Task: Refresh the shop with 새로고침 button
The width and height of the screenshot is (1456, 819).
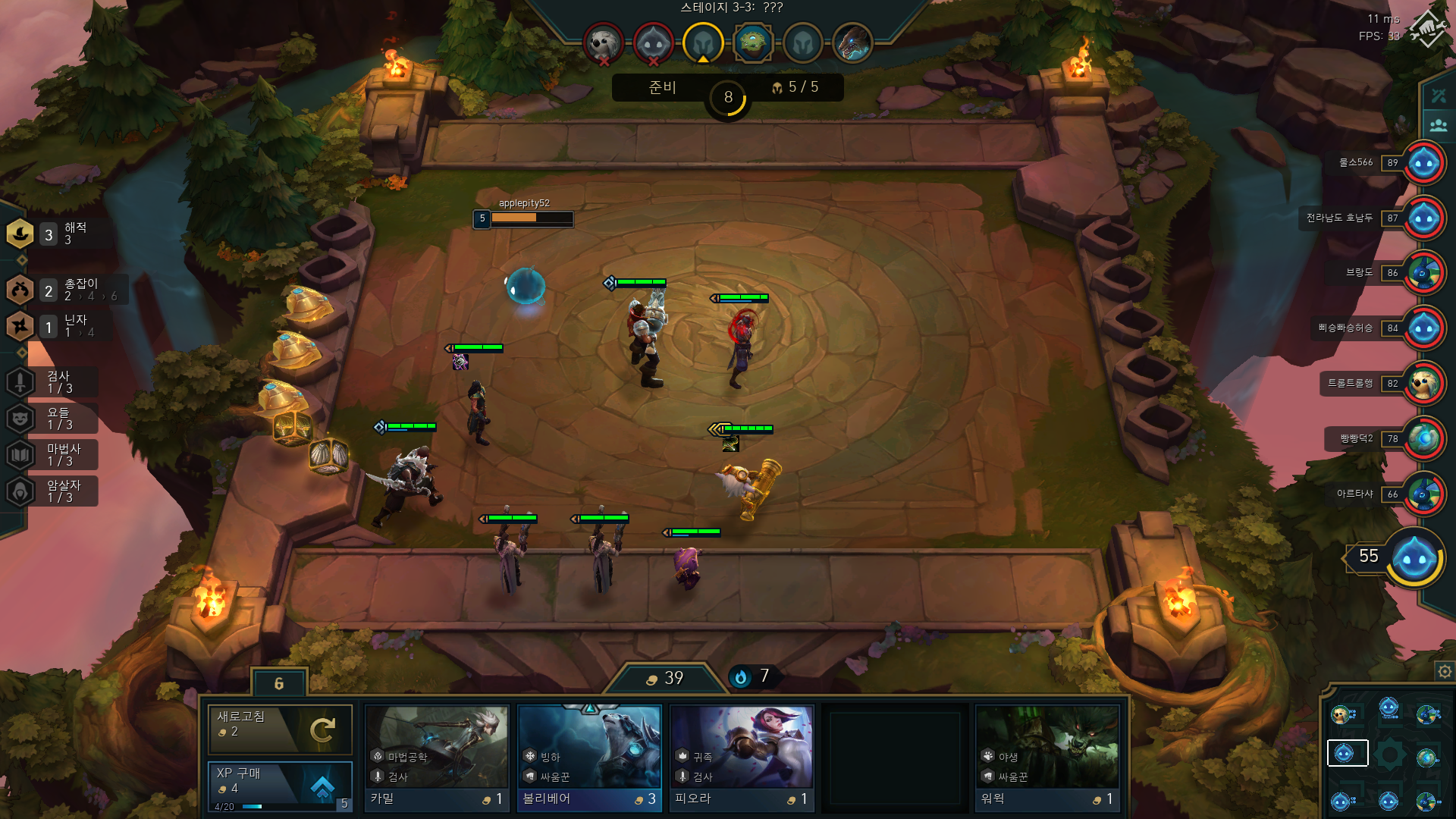Action: pyautogui.click(x=280, y=729)
